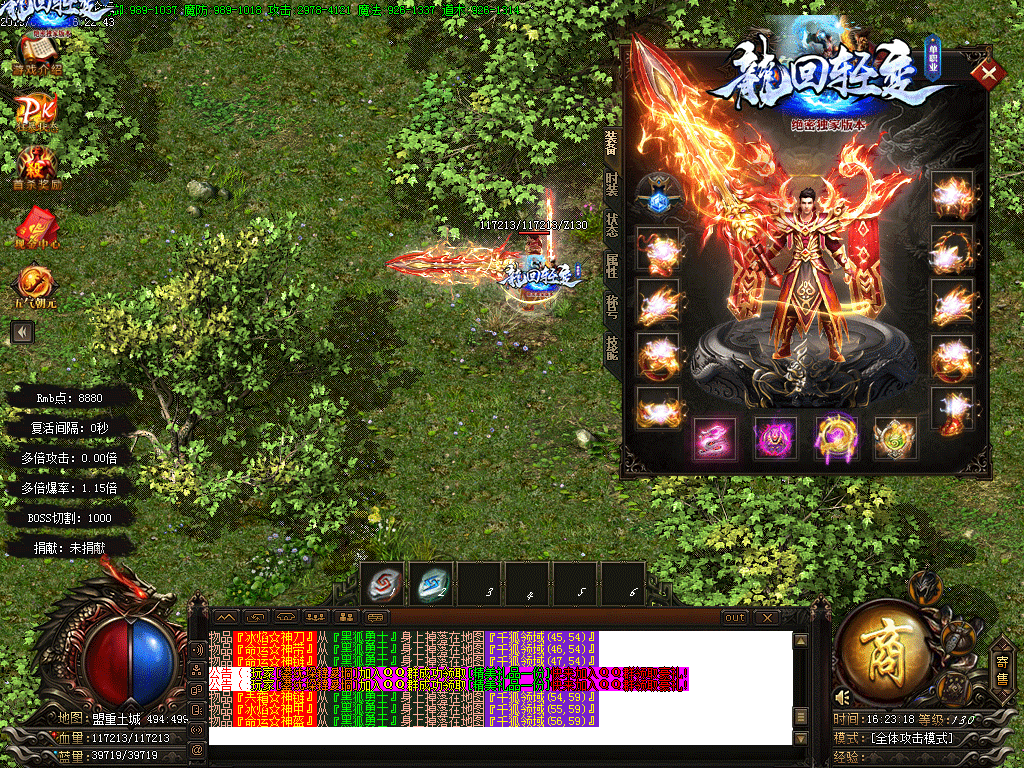1024x768 pixels.
Task: Select the 称号 (title) tab
Action: (612, 306)
